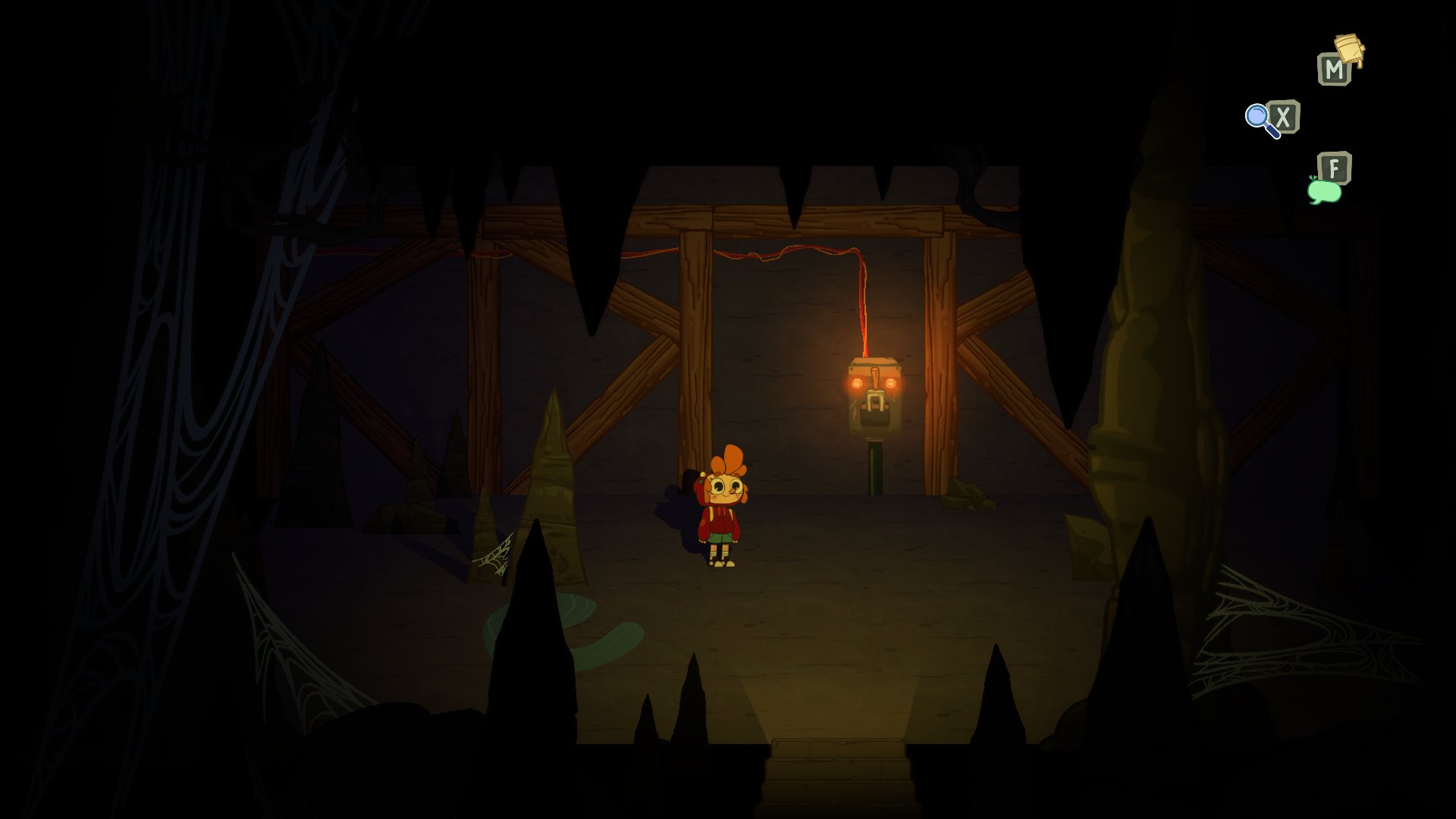Viewport: 1456px width, 819px height.
Task: Click the green speech bubble talk icon
Action: pos(1324,190)
